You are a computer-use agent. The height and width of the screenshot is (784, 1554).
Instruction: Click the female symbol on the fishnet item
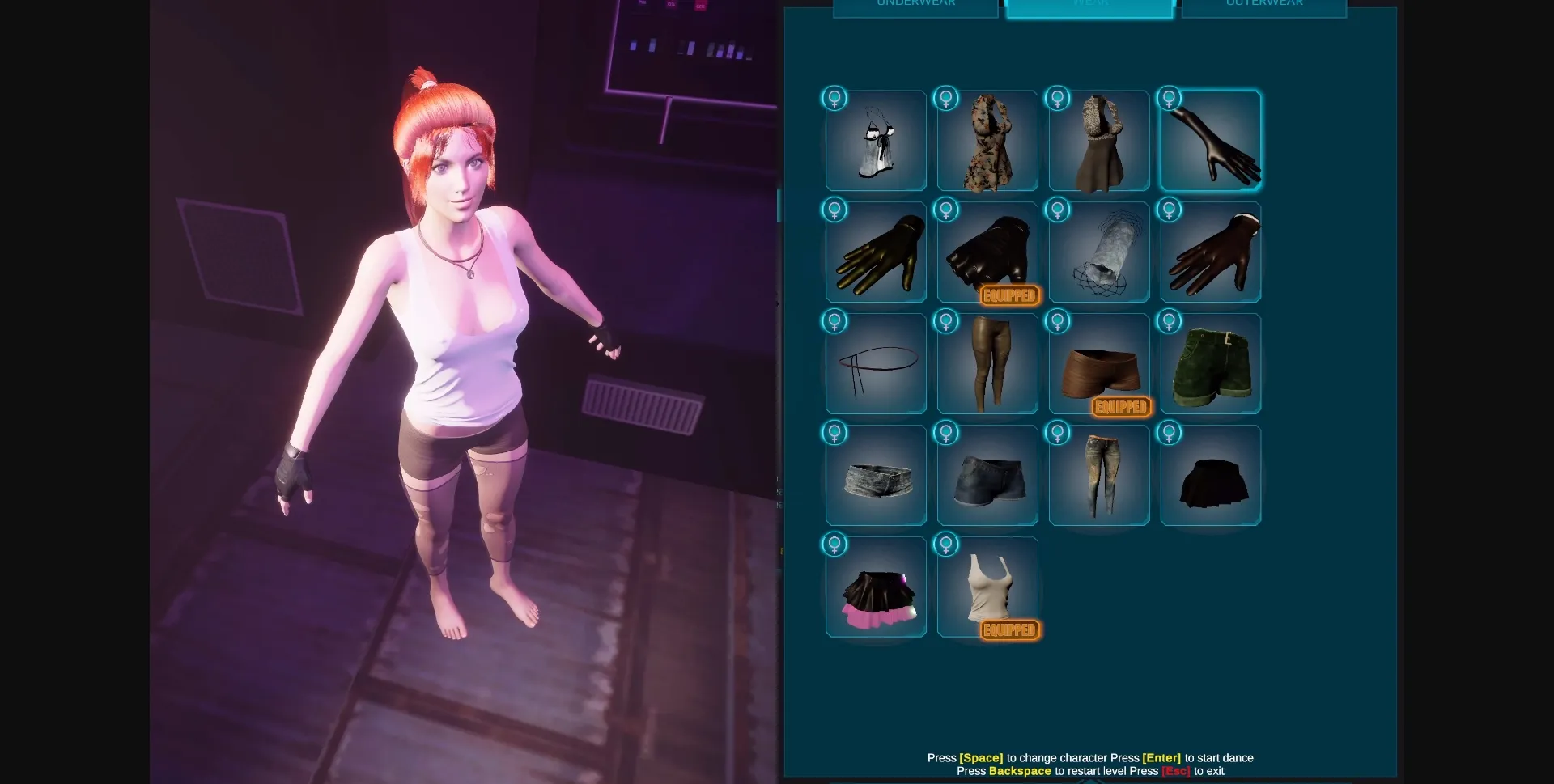(1058, 210)
